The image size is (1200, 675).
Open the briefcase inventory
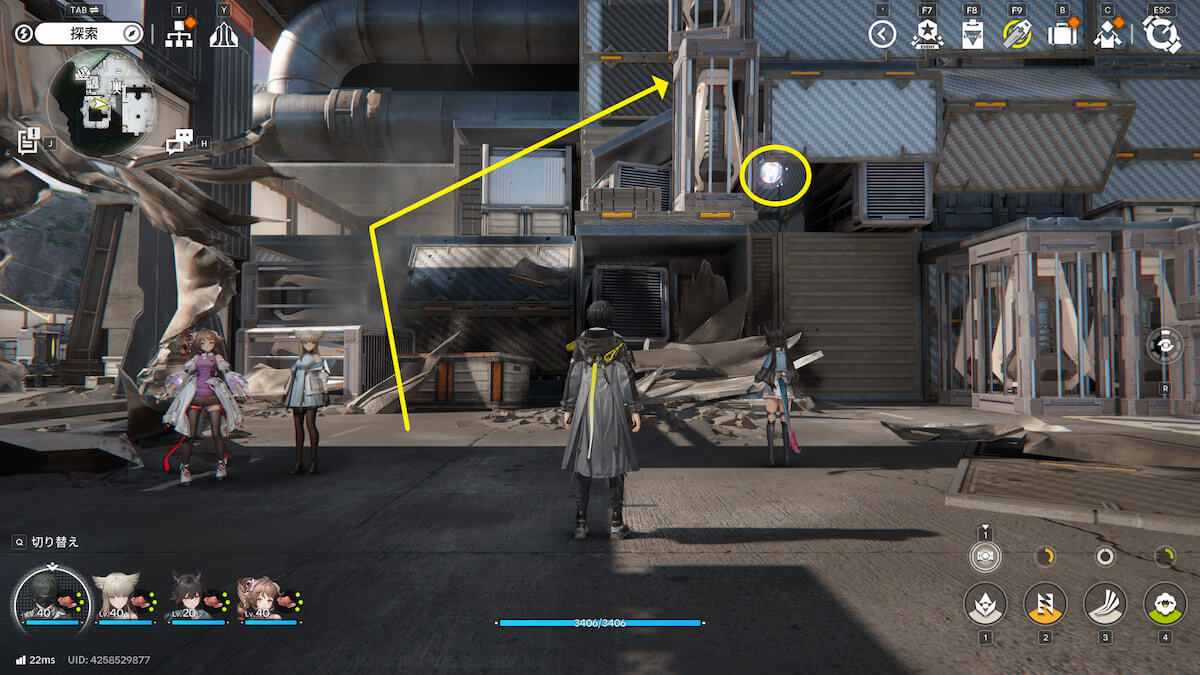click(1061, 35)
